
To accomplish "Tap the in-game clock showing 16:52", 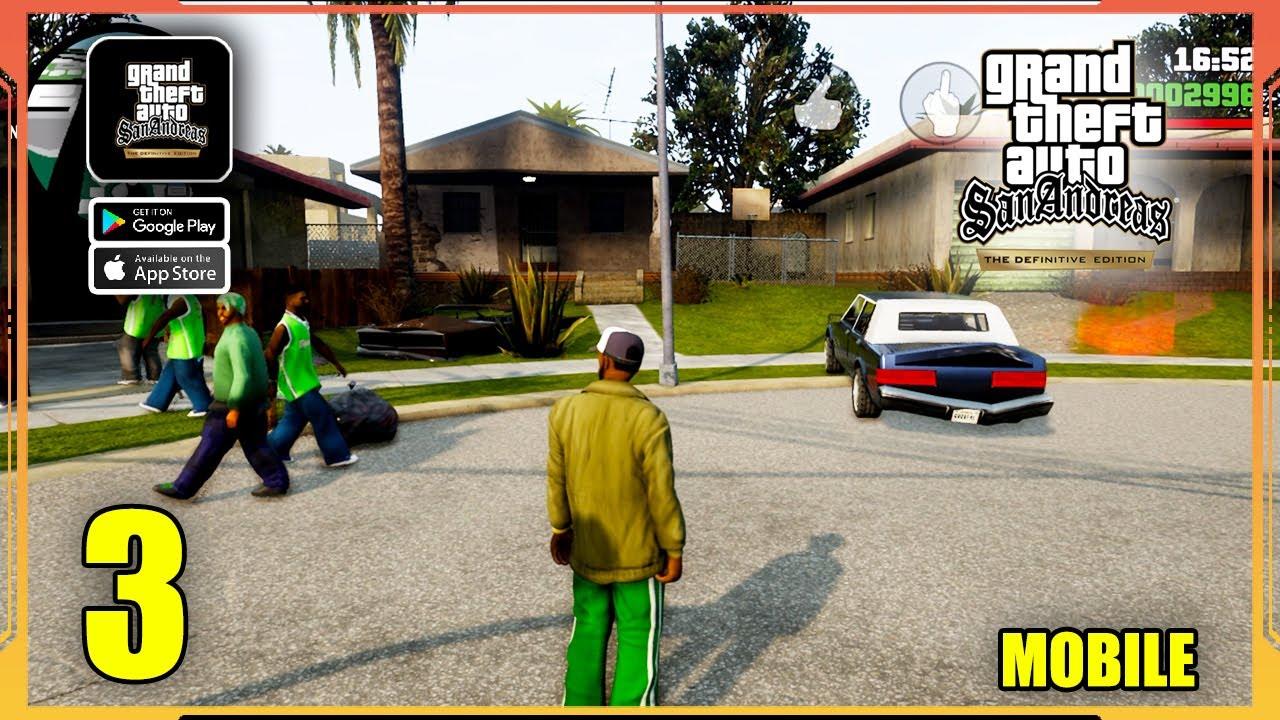I will point(1210,58).
